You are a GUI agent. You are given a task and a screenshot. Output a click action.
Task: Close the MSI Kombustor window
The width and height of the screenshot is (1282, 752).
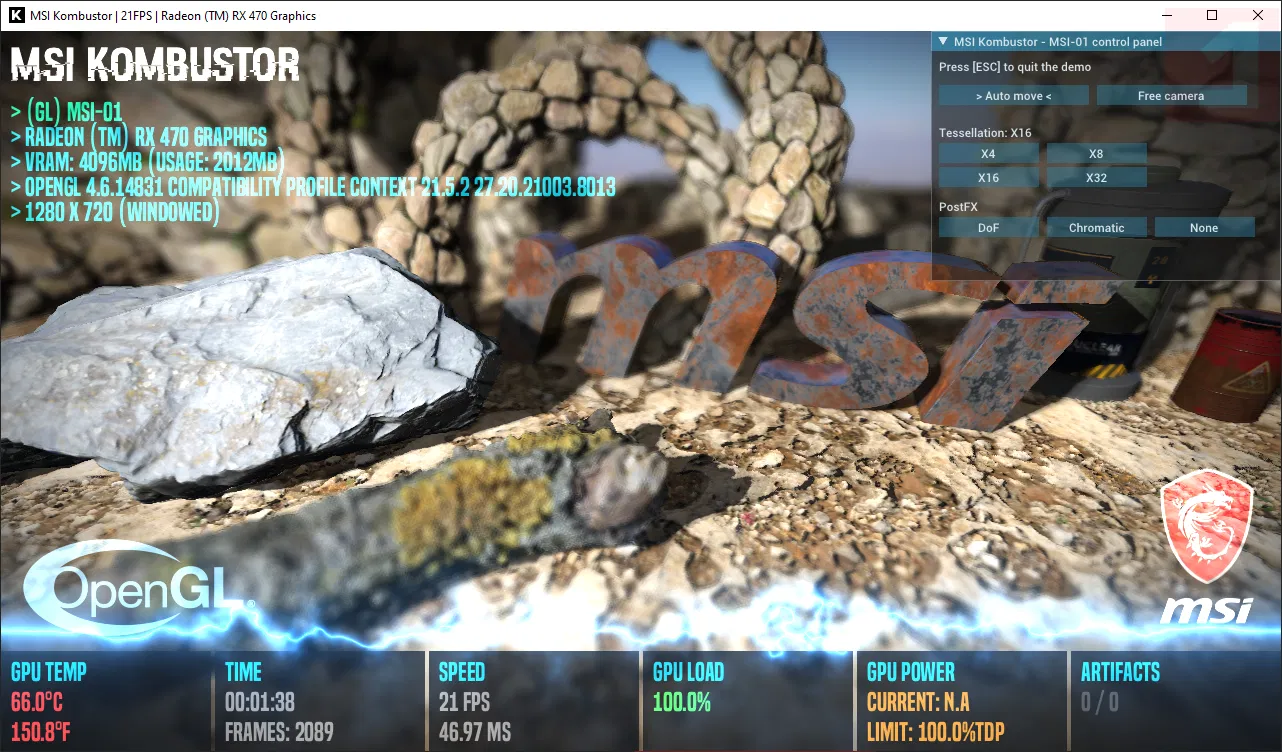click(1258, 15)
